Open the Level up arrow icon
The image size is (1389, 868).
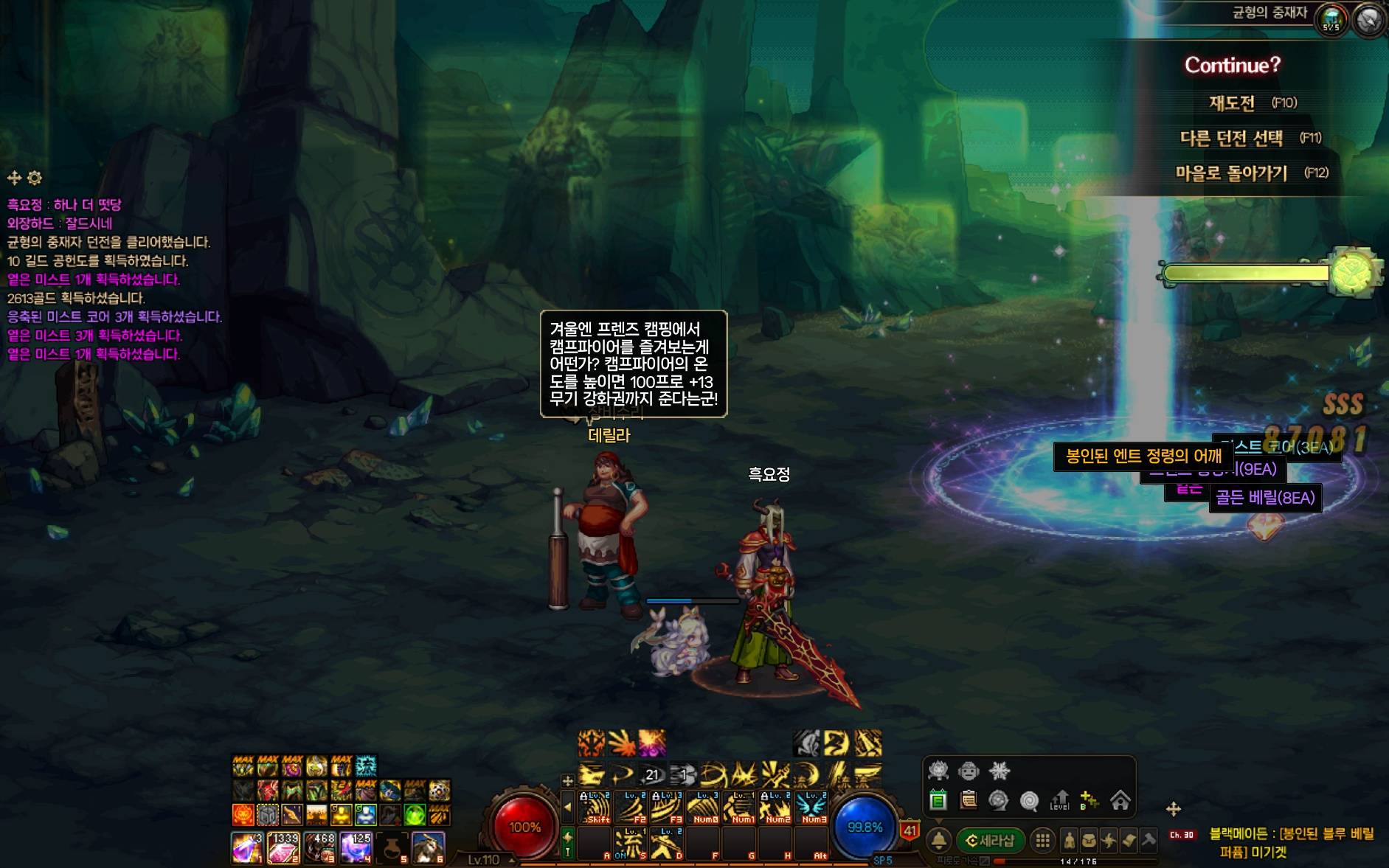[x=1060, y=800]
